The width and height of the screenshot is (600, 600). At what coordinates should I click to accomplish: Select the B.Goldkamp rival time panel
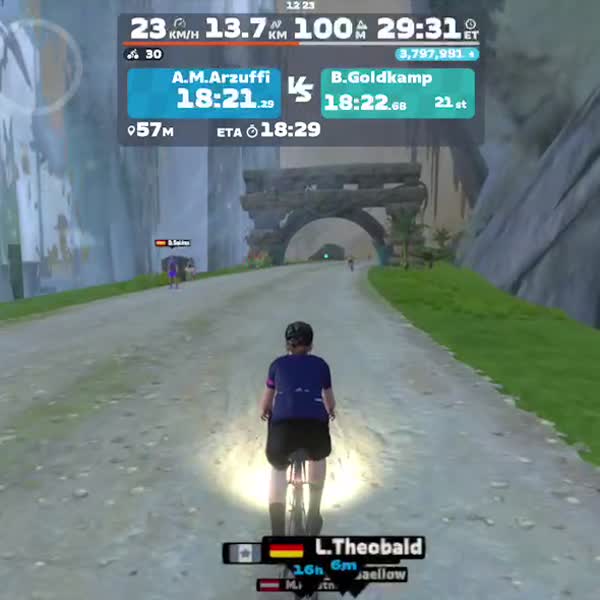tap(397, 92)
